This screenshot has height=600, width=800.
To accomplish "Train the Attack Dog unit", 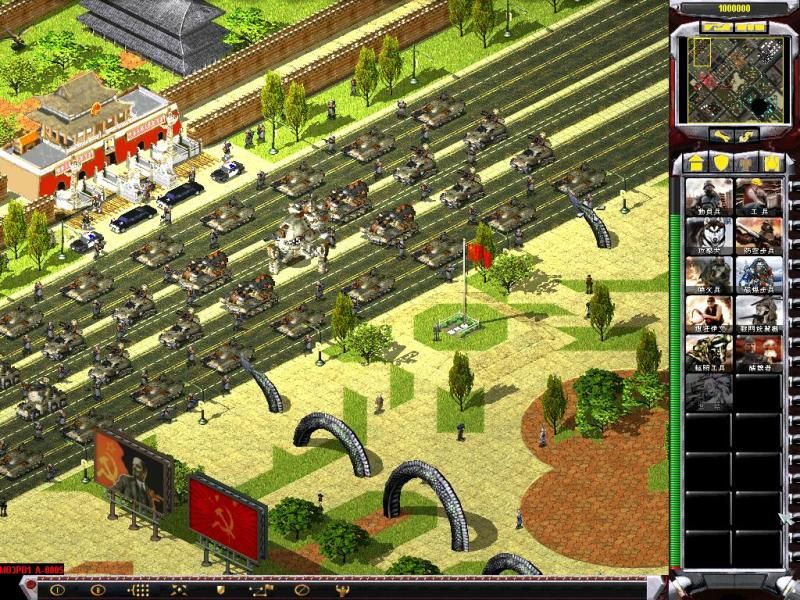I will [x=708, y=236].
